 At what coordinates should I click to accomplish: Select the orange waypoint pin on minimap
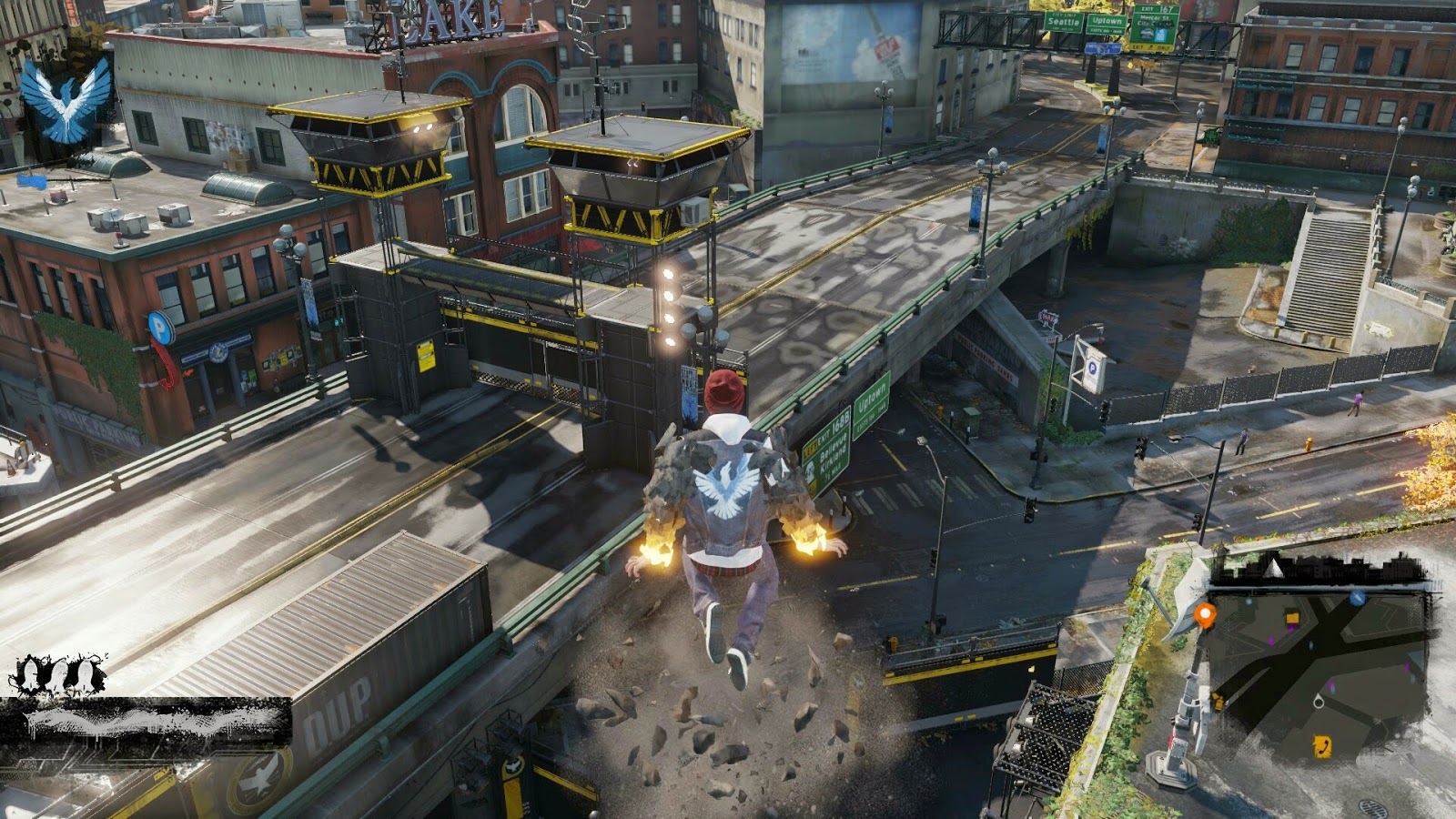[1205, 617]
